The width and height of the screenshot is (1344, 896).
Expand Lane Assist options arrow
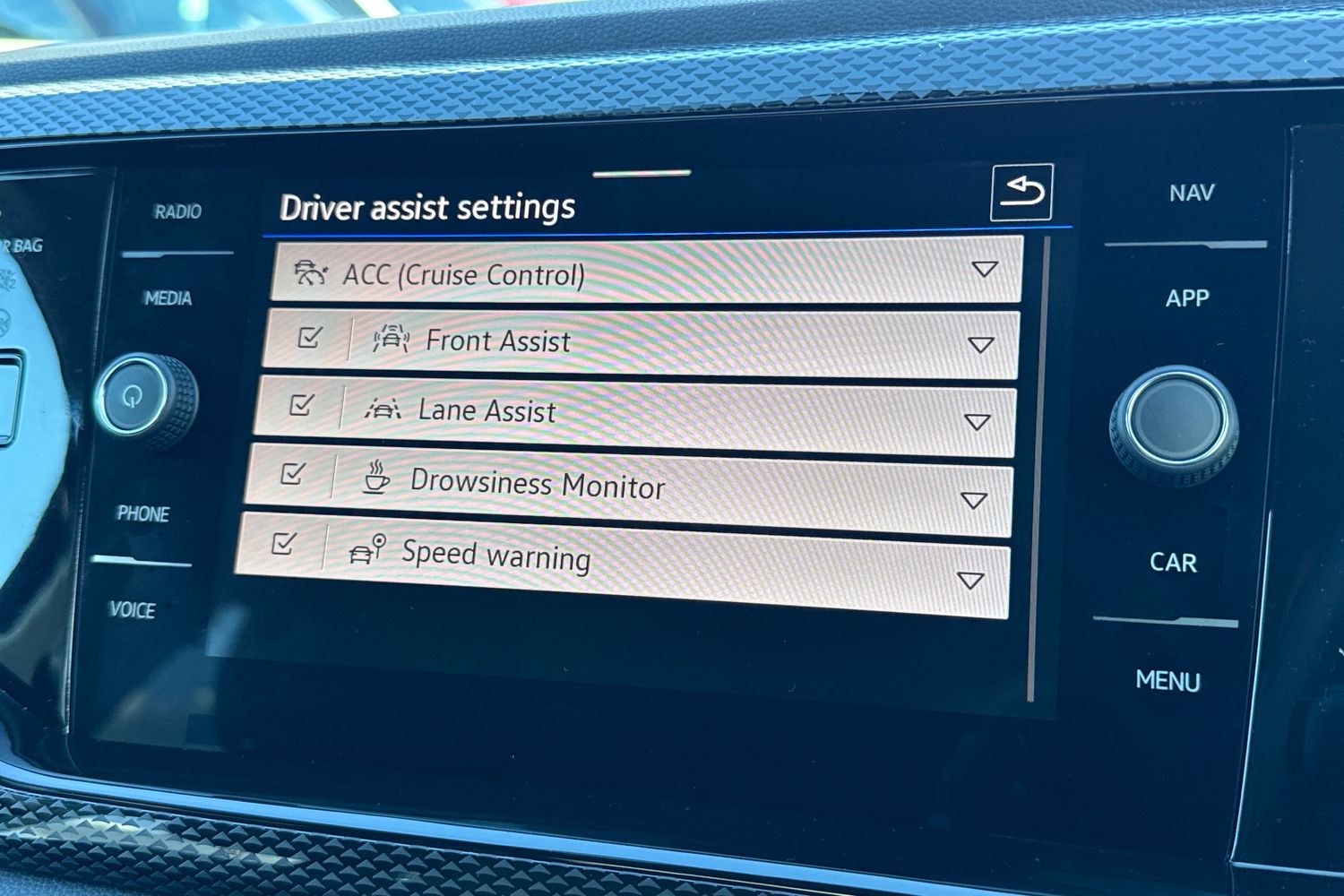click(977, 421)
